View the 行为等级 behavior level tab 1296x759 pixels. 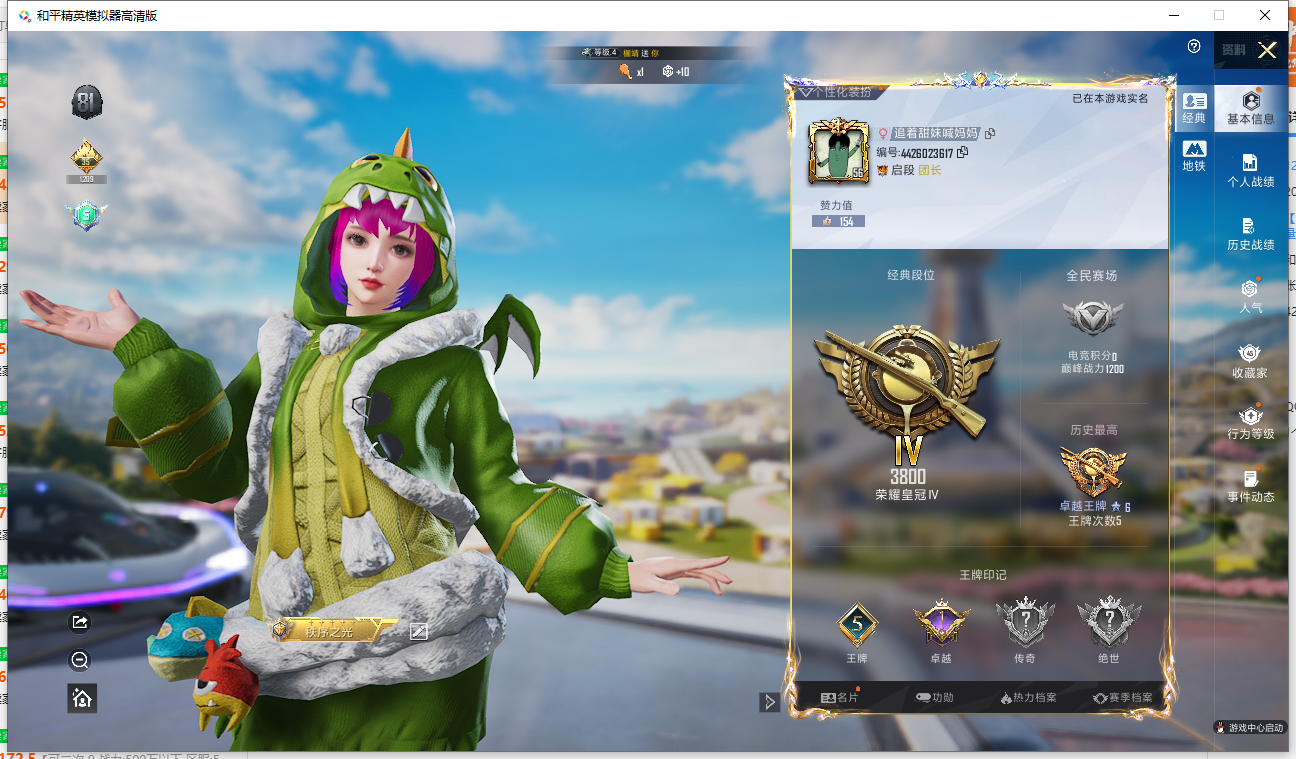(x=1250, y=422)
